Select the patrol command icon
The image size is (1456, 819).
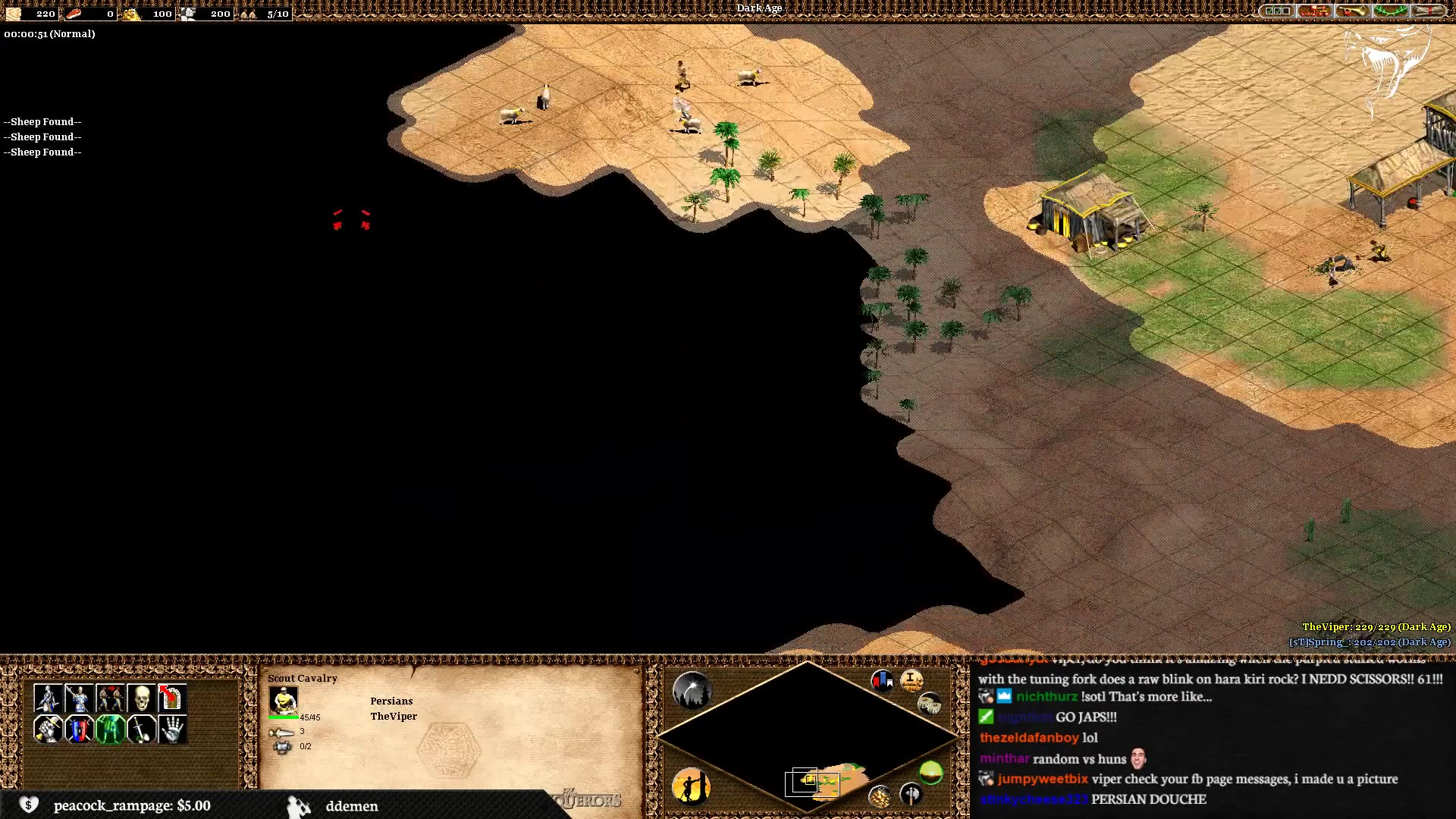click(48, 698)
